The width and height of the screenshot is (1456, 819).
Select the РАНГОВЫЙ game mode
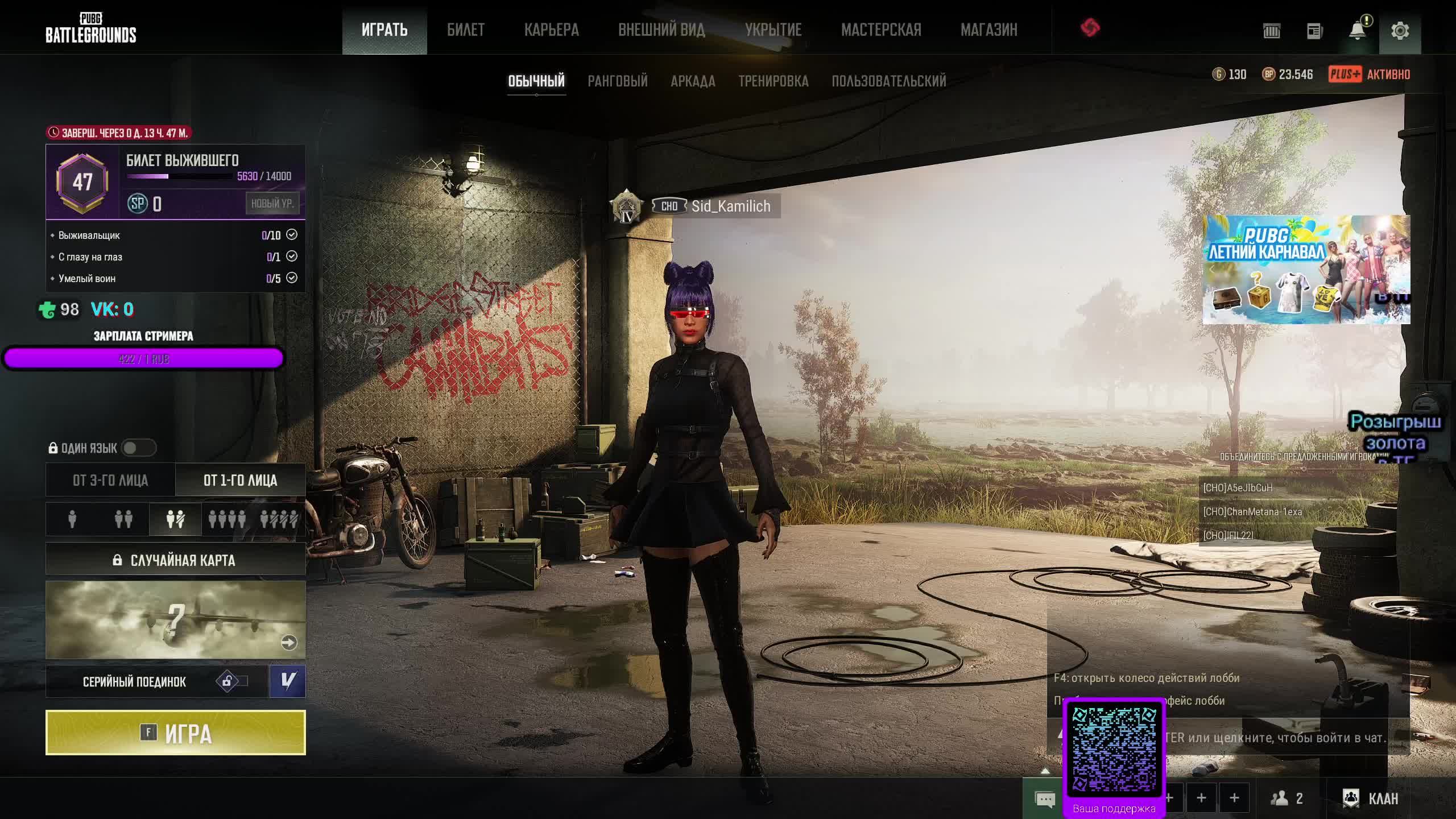[617, 81]
